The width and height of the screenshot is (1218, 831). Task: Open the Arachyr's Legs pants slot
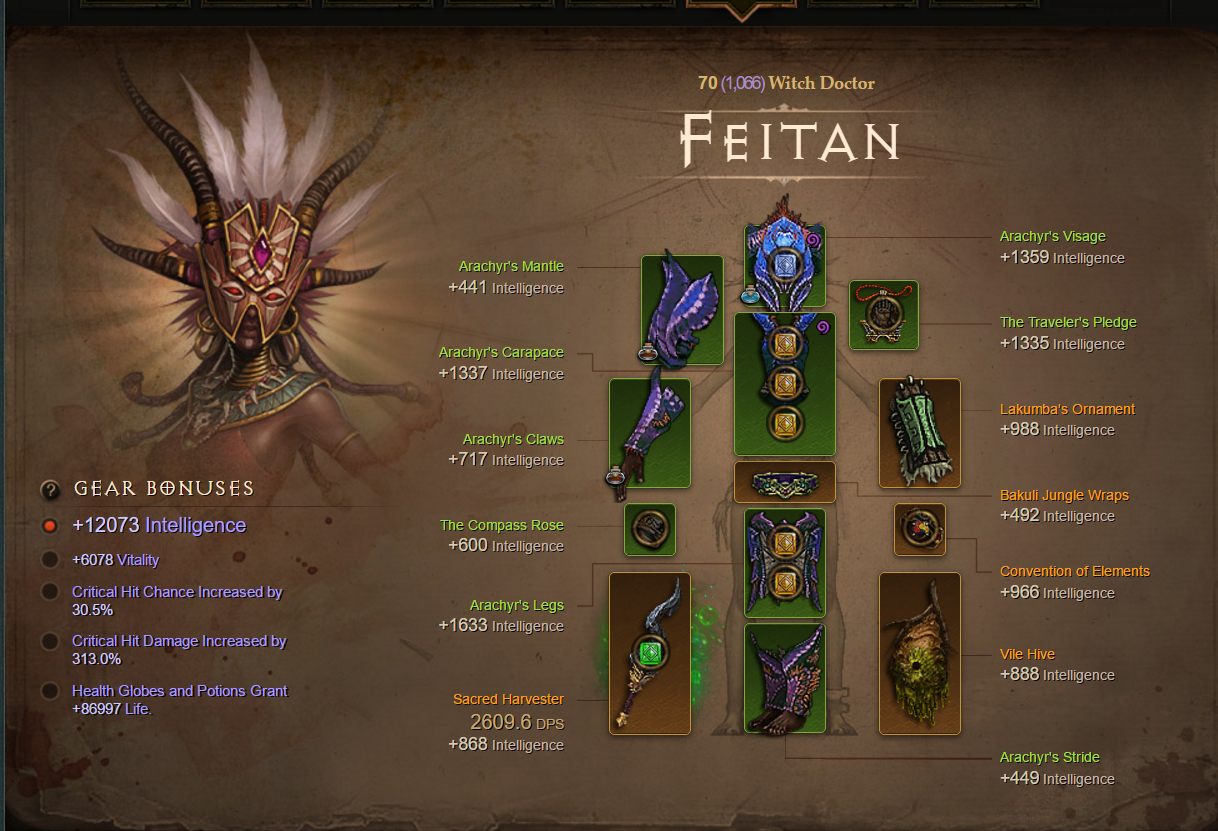(785, 561)
